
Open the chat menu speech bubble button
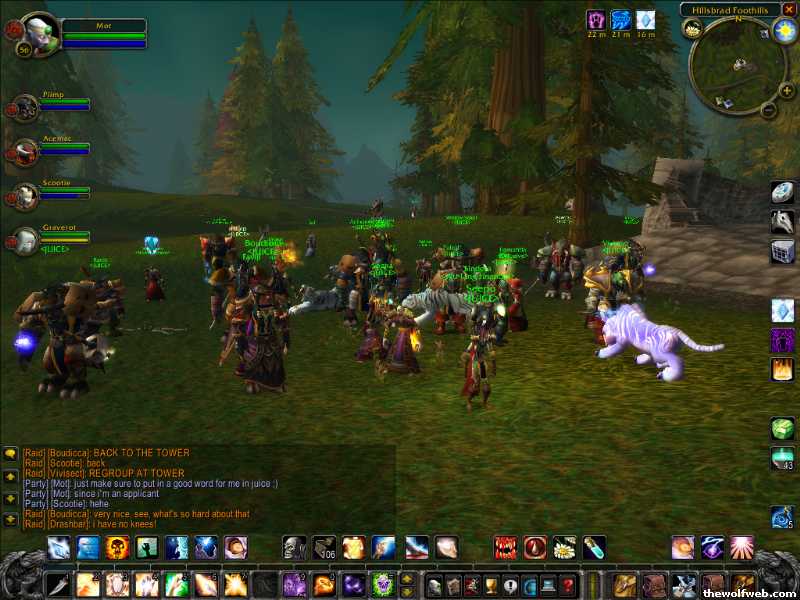click(10, 453)
